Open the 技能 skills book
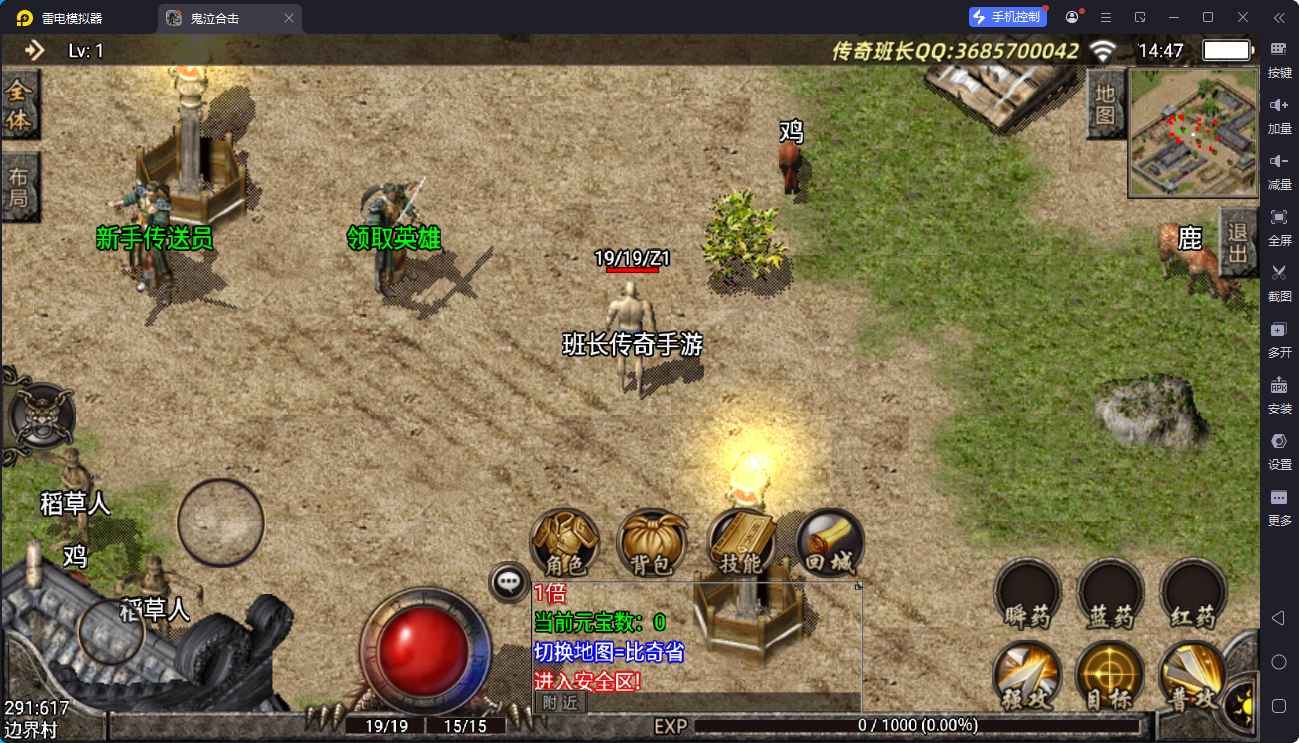The height and width of the screenshot is (743, 1299). [x=741, y=543]
